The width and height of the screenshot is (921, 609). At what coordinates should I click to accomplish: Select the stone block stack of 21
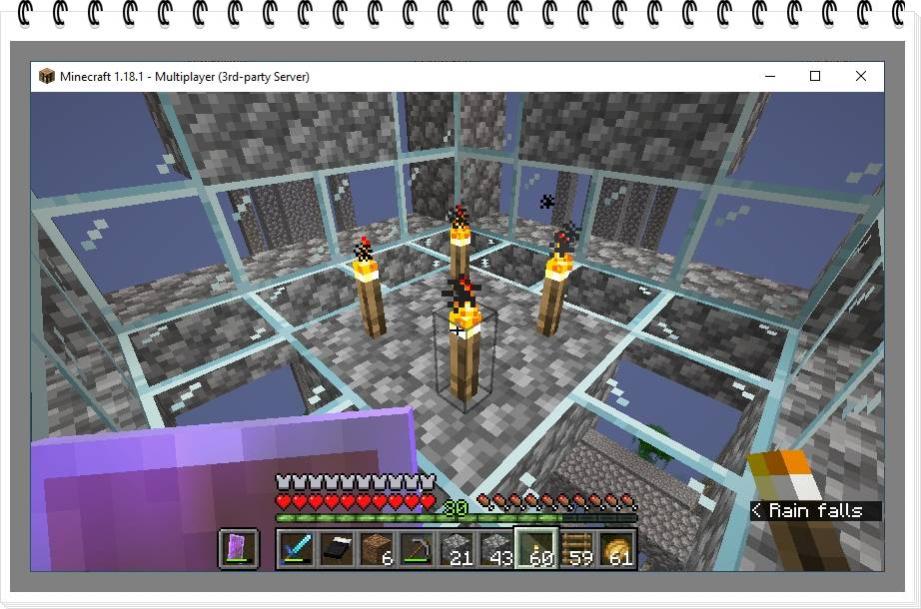click(456, 549)
